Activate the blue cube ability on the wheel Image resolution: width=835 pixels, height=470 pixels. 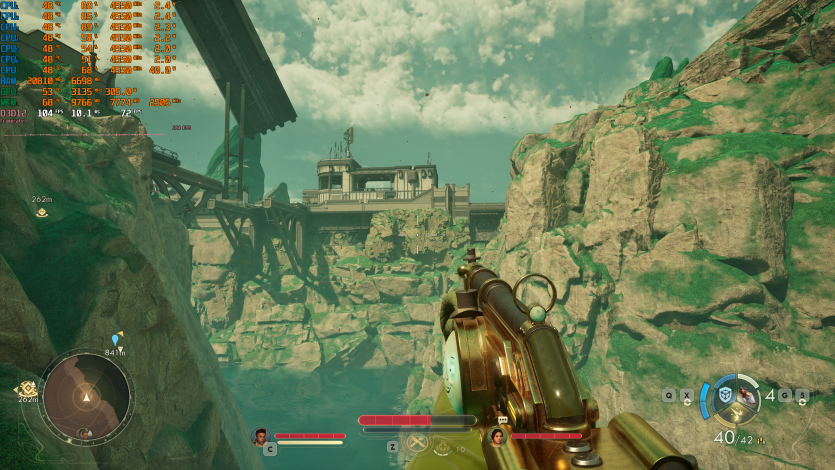coord(724,396)
